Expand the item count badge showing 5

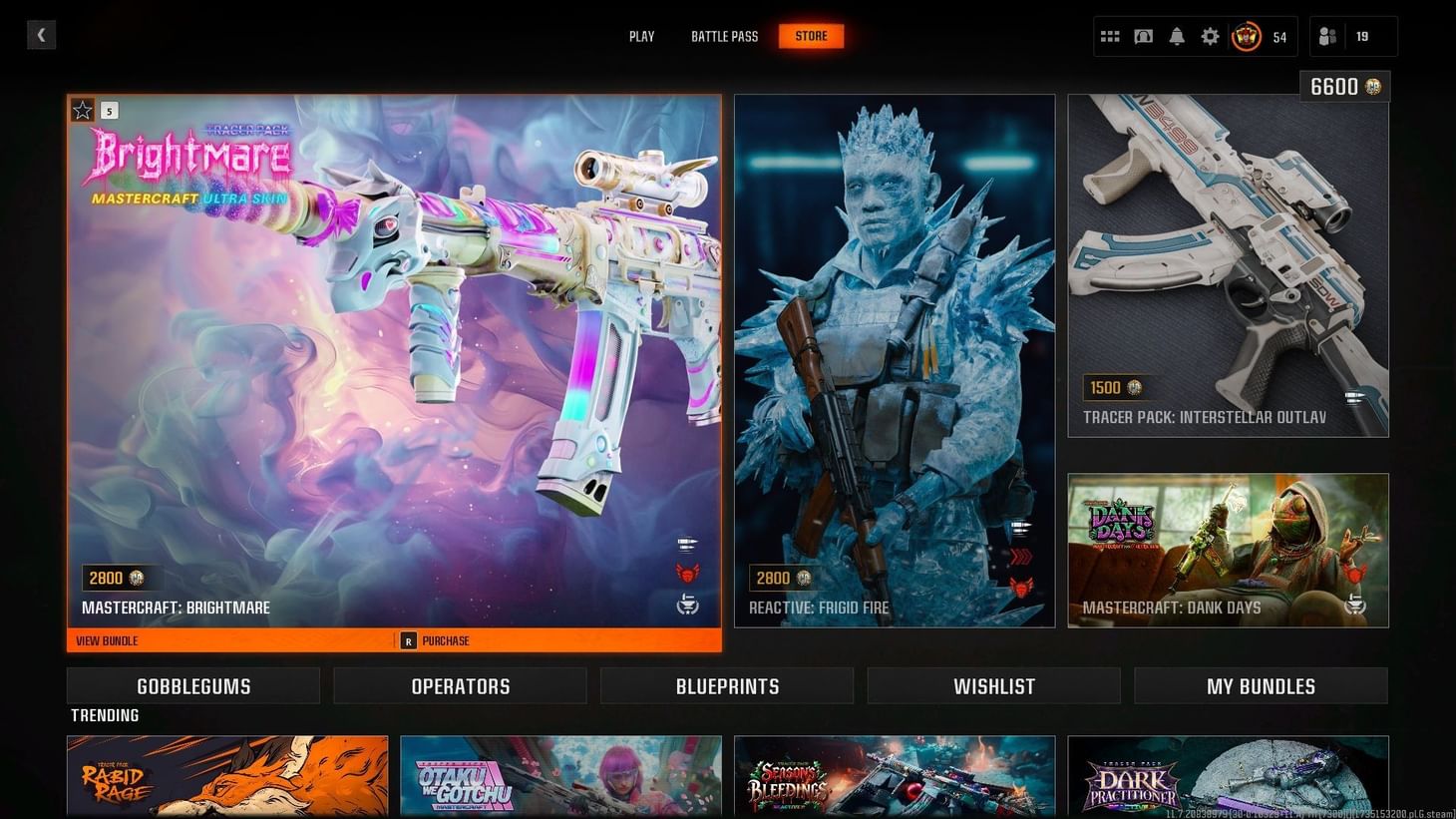point(109,110)
